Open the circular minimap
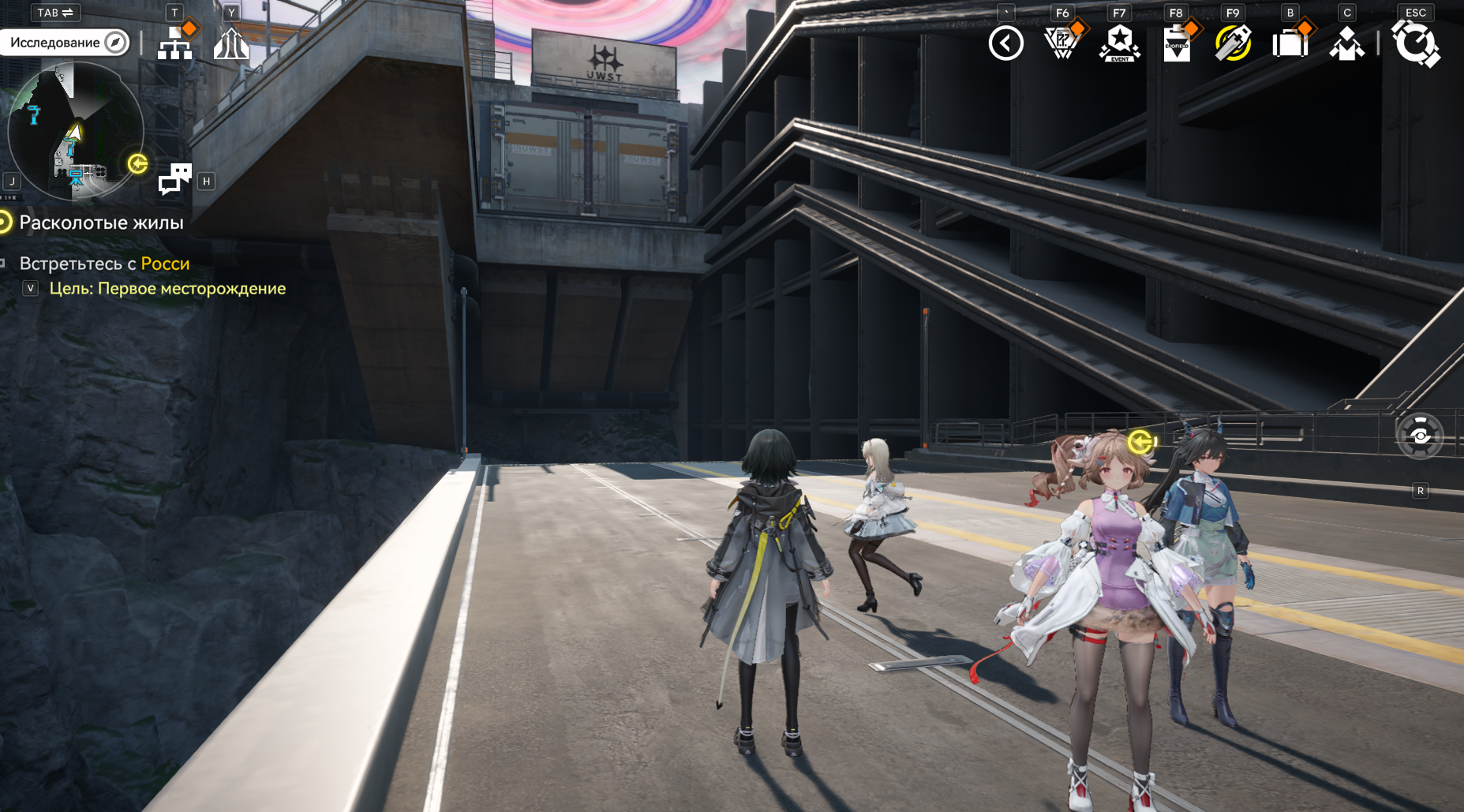 coord(75,130)
